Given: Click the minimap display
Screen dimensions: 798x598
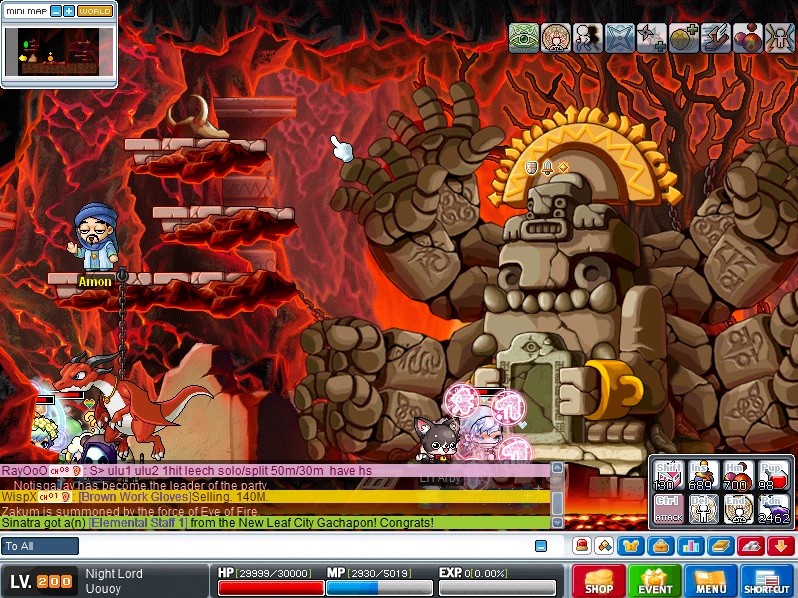Looking at the screenshot, I should (58, 52).
